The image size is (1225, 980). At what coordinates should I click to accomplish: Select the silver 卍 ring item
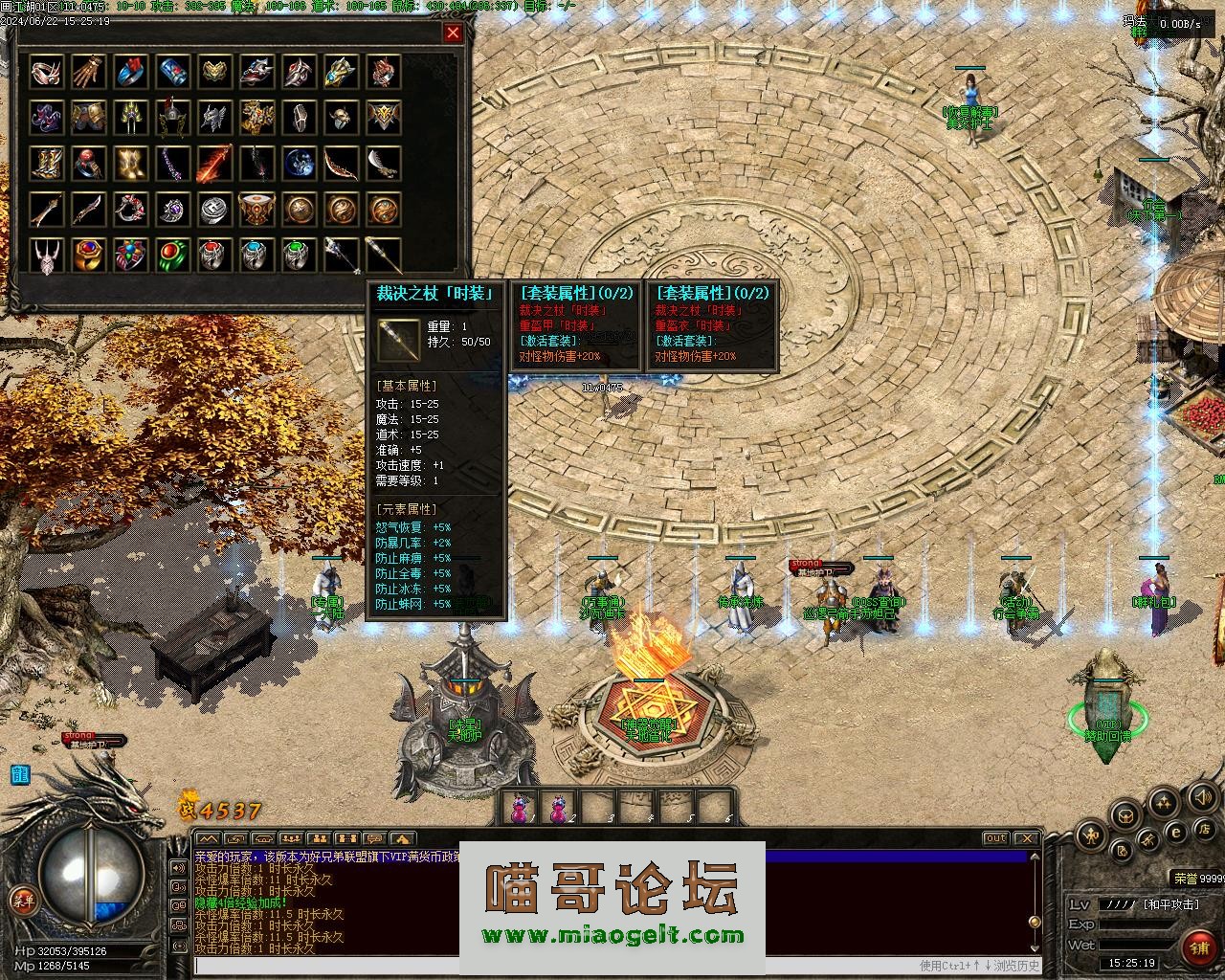214,210
